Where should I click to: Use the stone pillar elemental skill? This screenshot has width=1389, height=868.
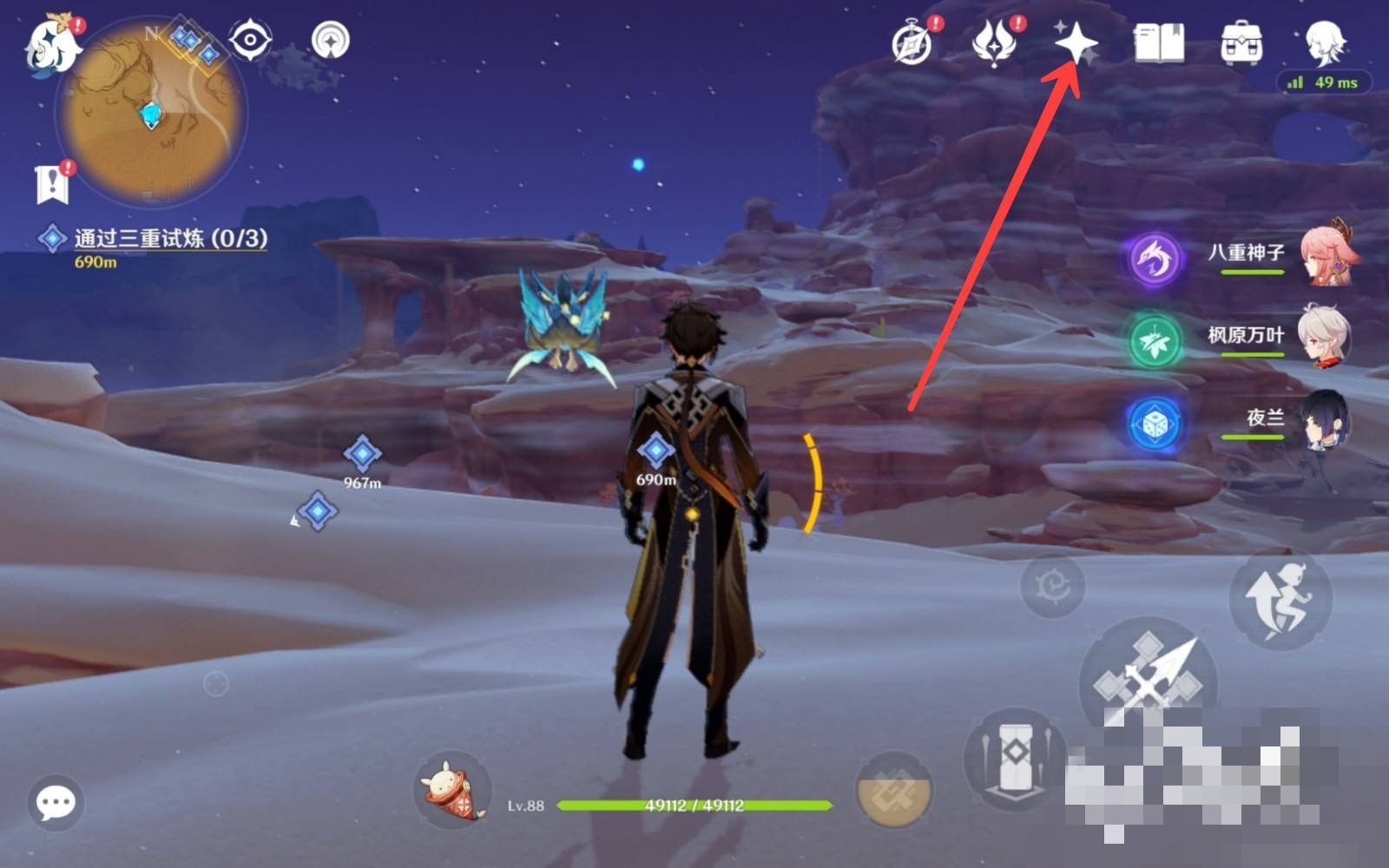pyautogui.click(x=1014, y=757)
